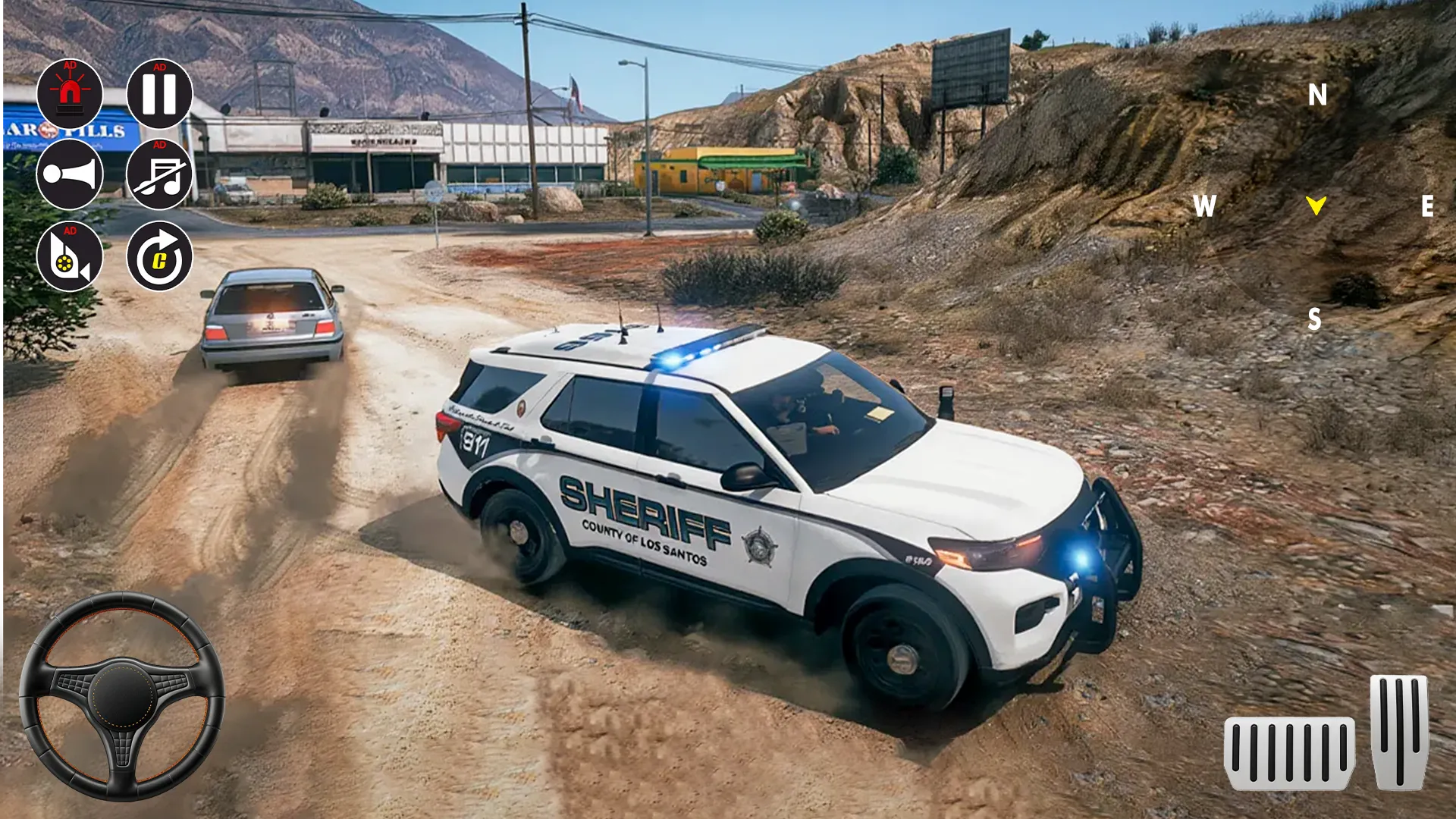Switch the camera view
The image size is (1456, 819).
pos(70,256)
